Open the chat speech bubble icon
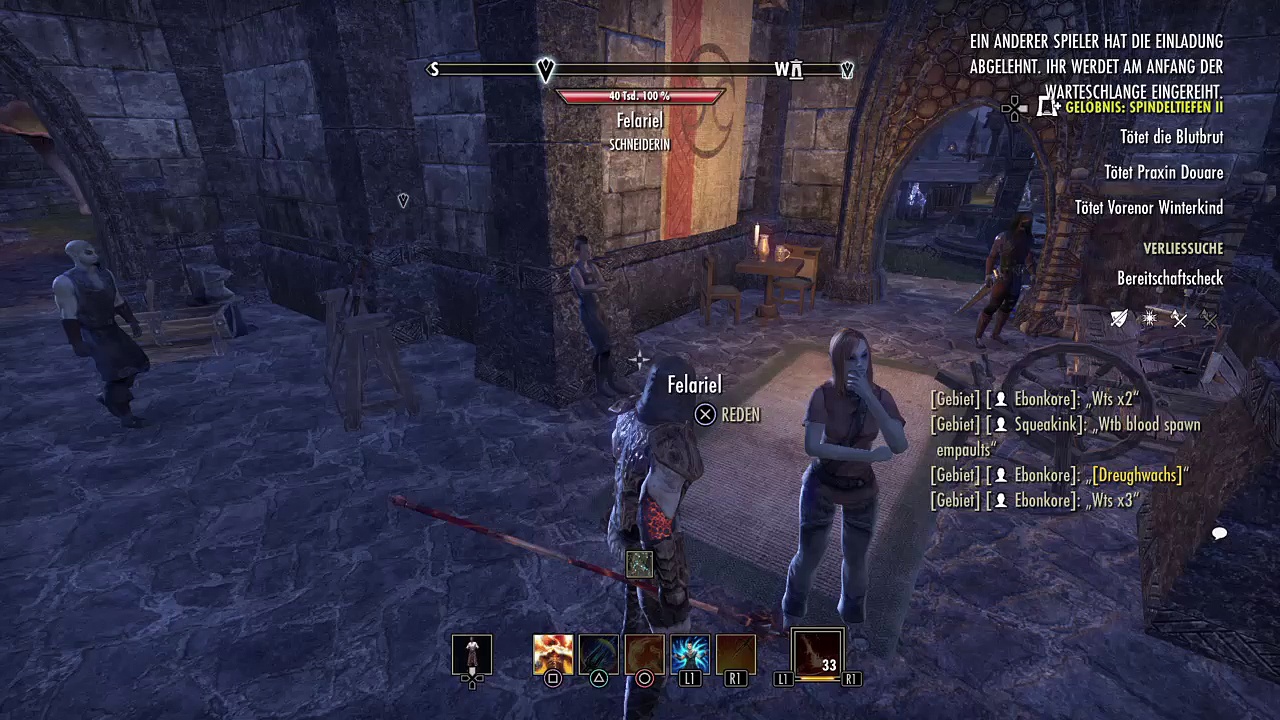 [x=1219, y=533]
